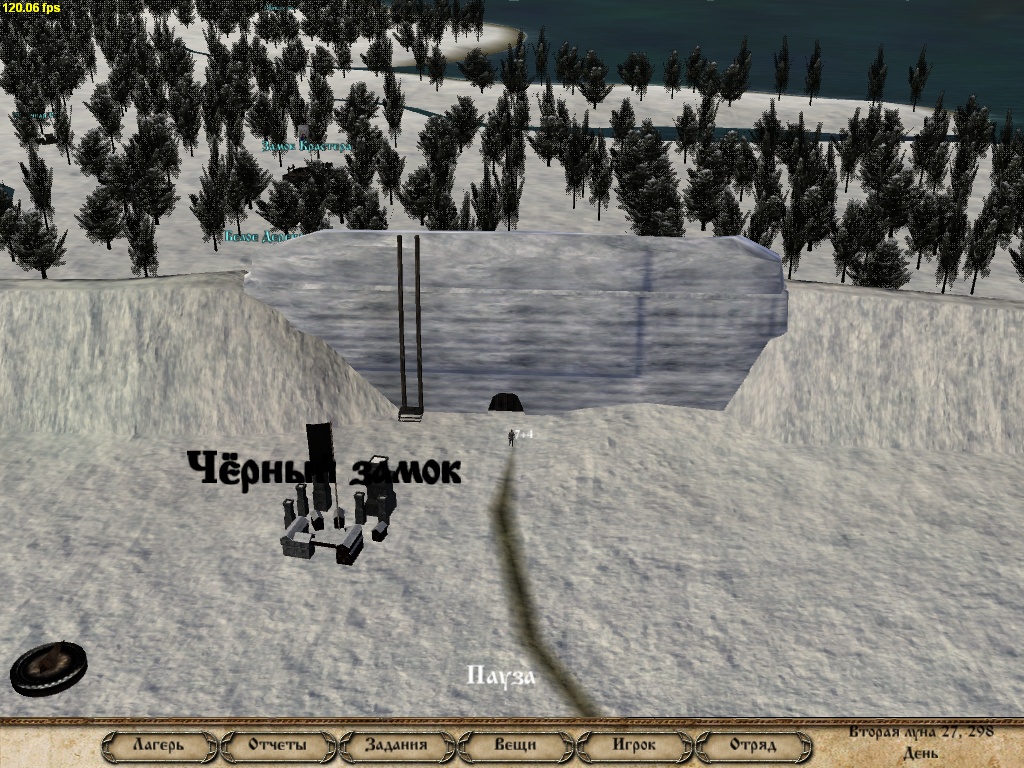Open the Вещи inventory screen

click(515, 745)
